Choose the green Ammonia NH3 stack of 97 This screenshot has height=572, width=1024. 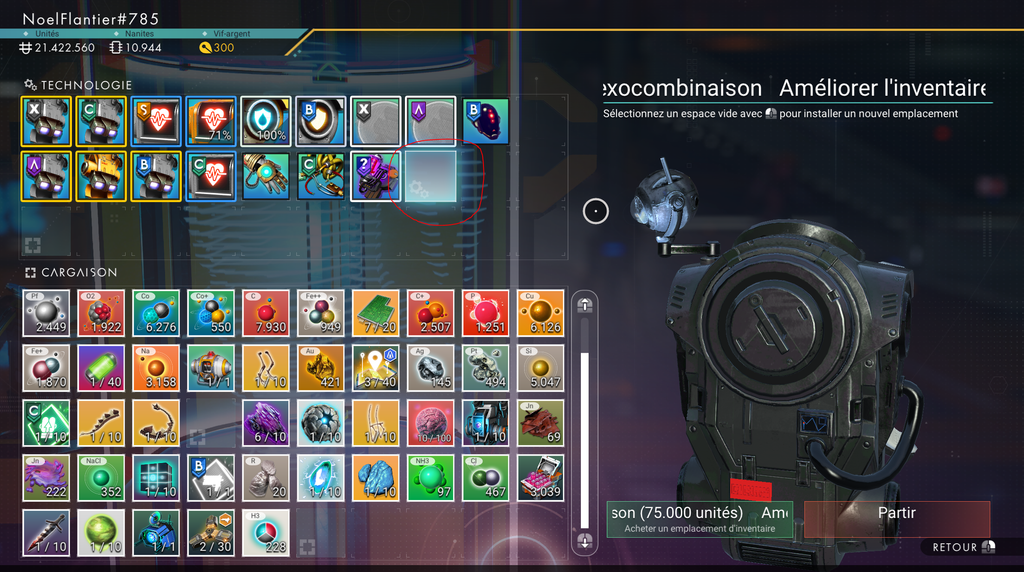tap(431, 478)
